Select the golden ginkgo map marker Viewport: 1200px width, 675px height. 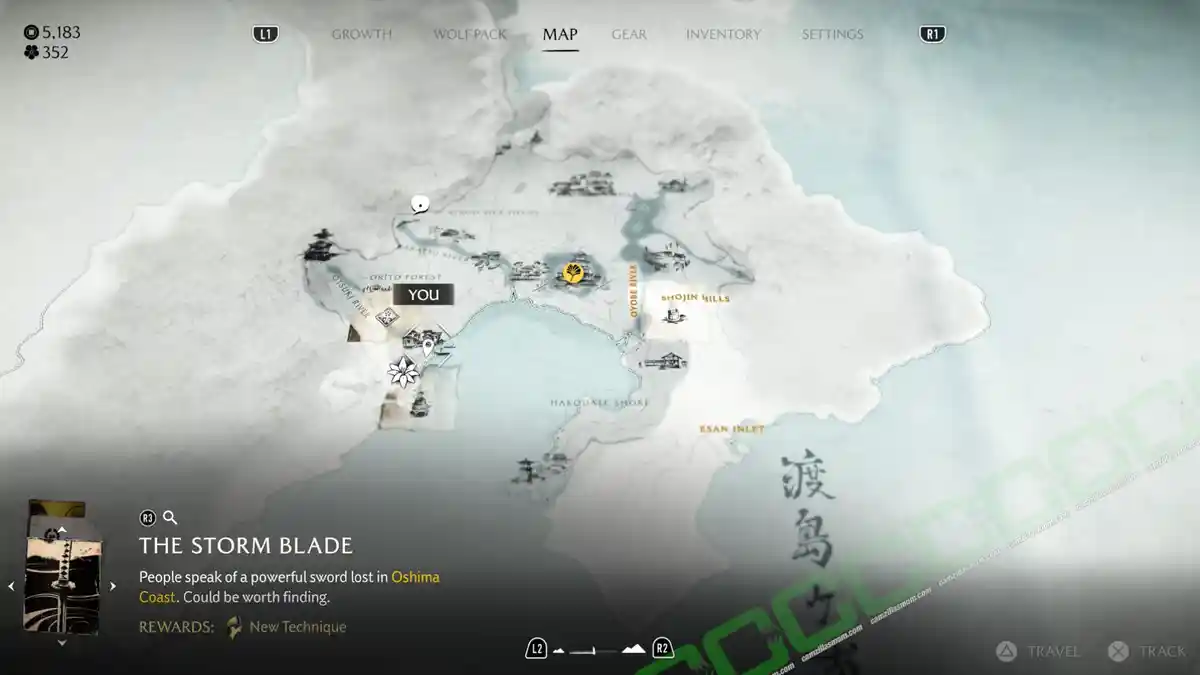[574, 272]
